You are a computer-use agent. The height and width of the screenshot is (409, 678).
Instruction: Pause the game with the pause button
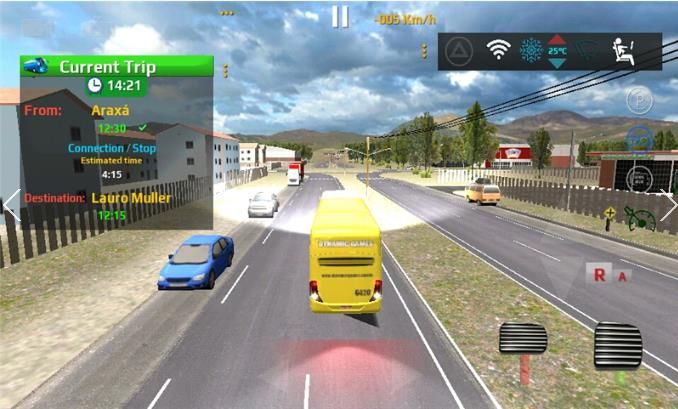(x=341, y=17)
